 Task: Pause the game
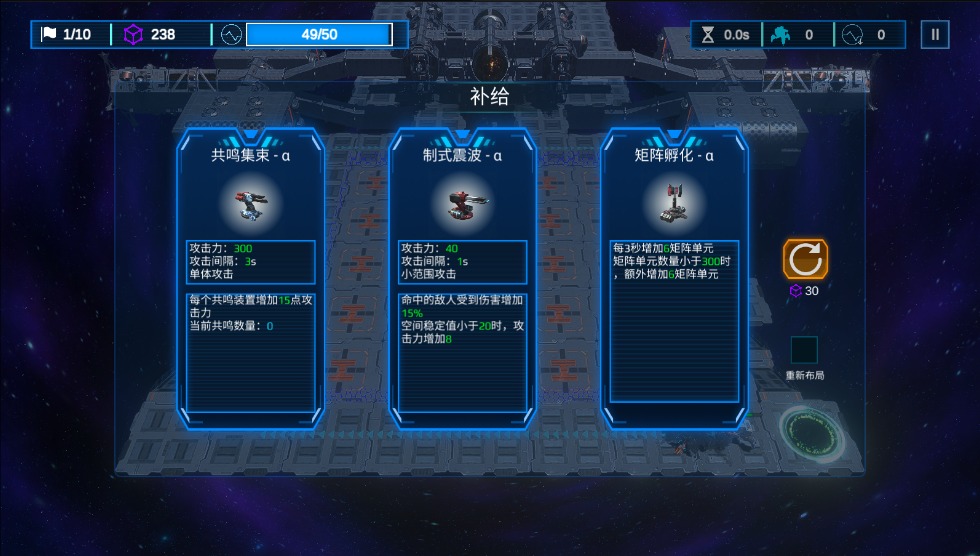tap(935, 35)
